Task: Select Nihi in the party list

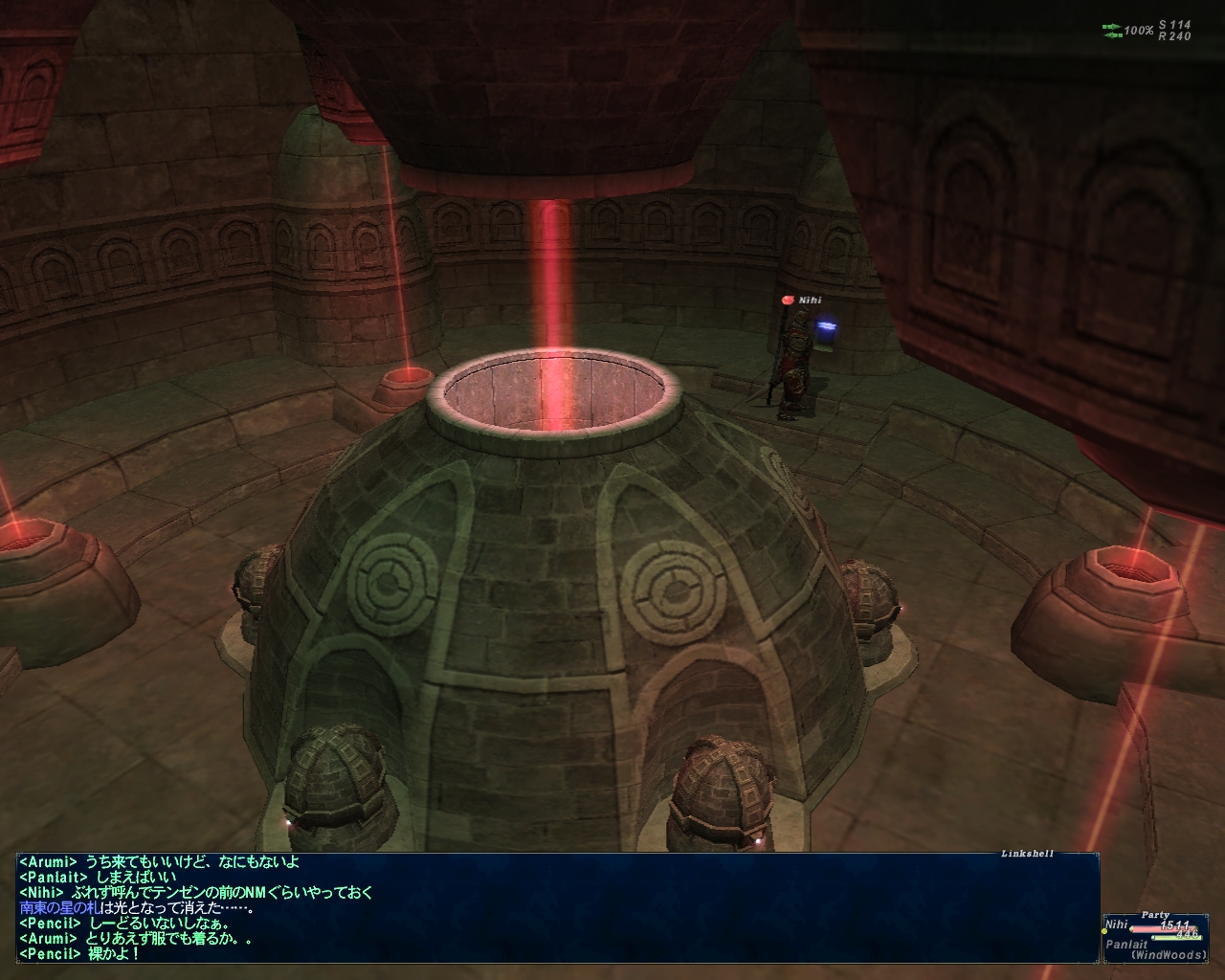Action: point(1116,925)
